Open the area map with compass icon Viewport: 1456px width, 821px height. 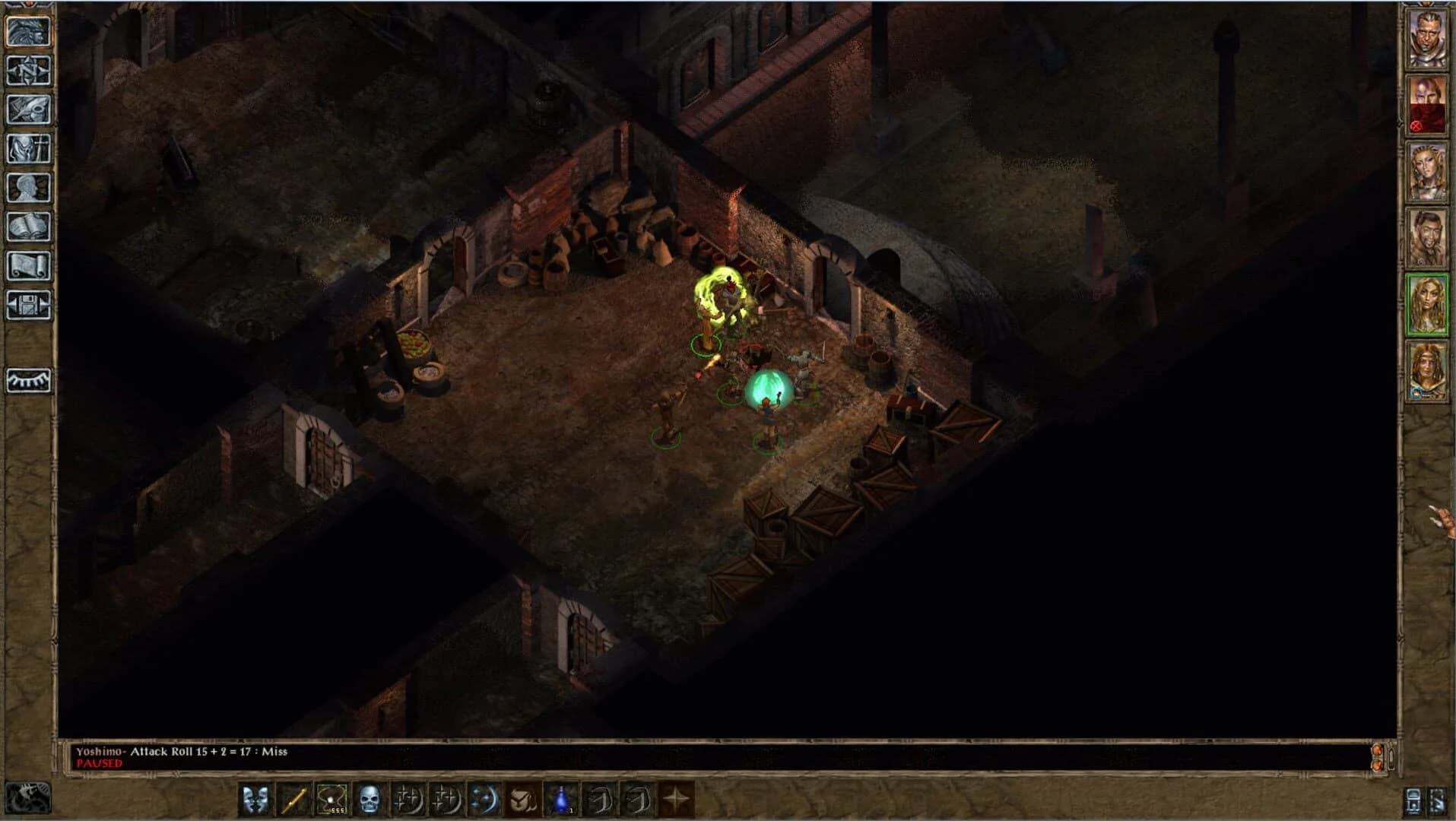(x=28, y=71)
